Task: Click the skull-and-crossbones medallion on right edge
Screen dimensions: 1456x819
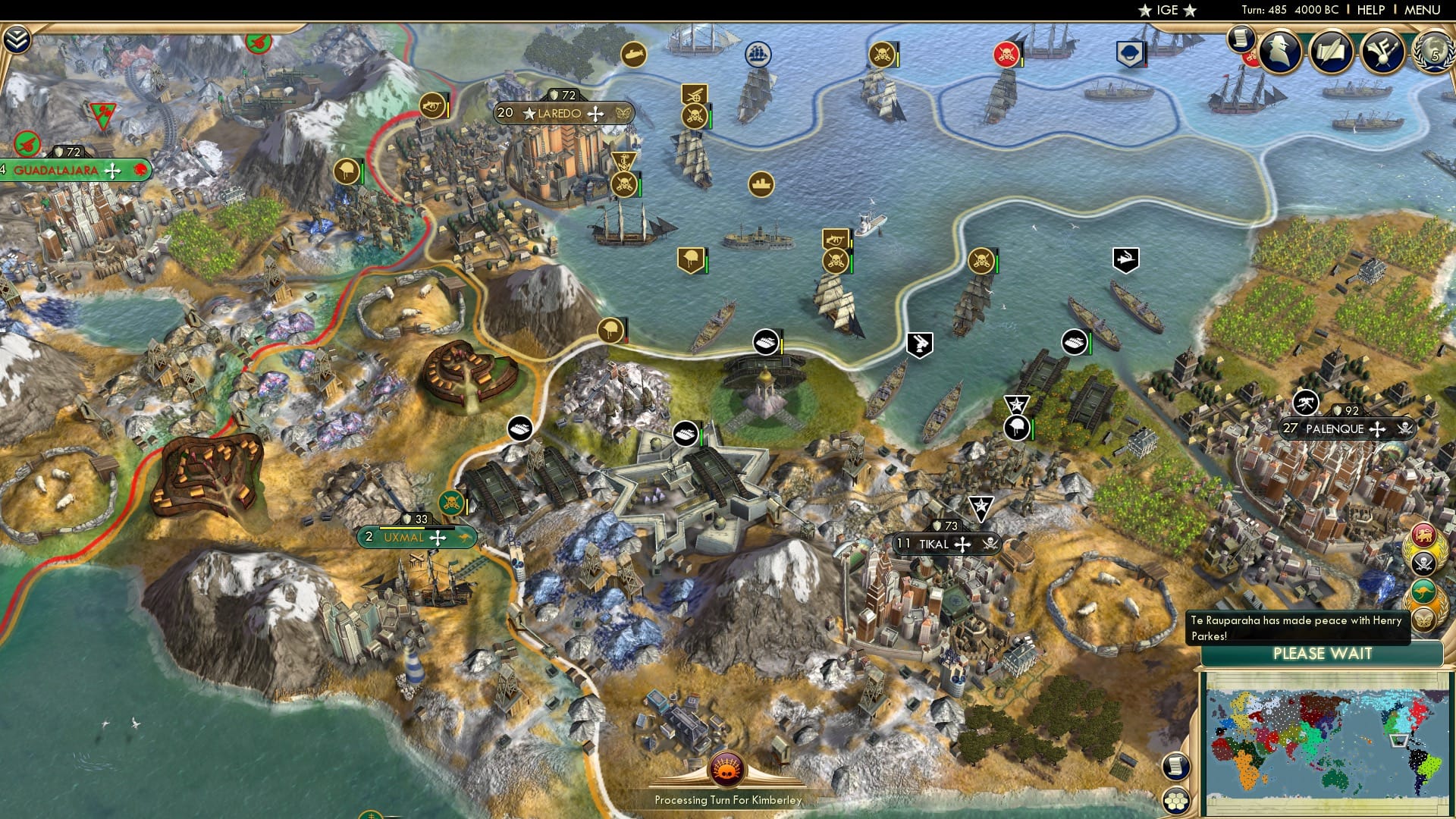Action: [1423, 563]
